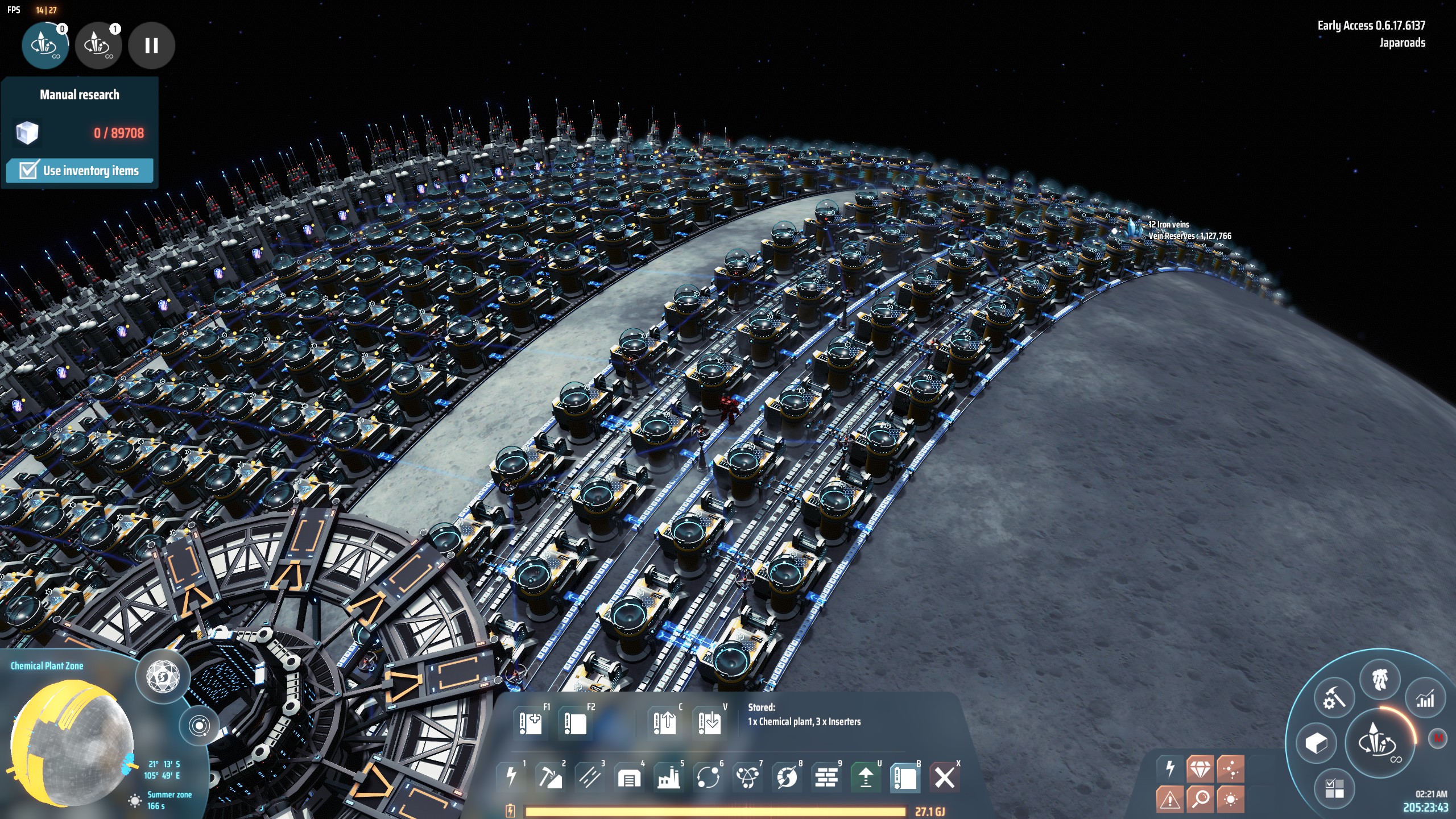This screenshot has width=1456, height=819.
Task: Open the power build category (lightning bolt)
Action: [511, 776]
